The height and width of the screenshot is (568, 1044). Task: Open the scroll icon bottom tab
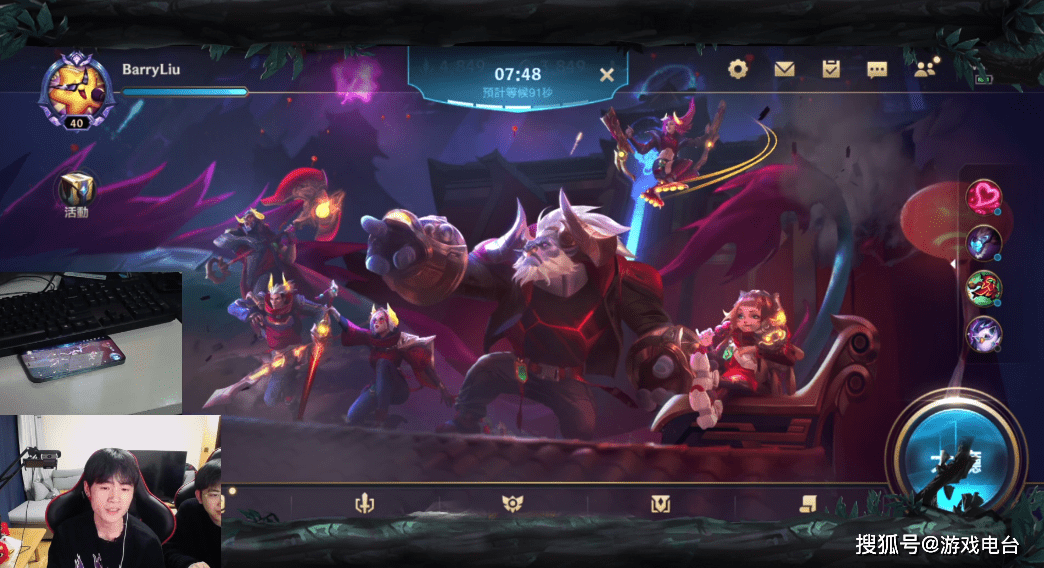(x=805, y=504)
